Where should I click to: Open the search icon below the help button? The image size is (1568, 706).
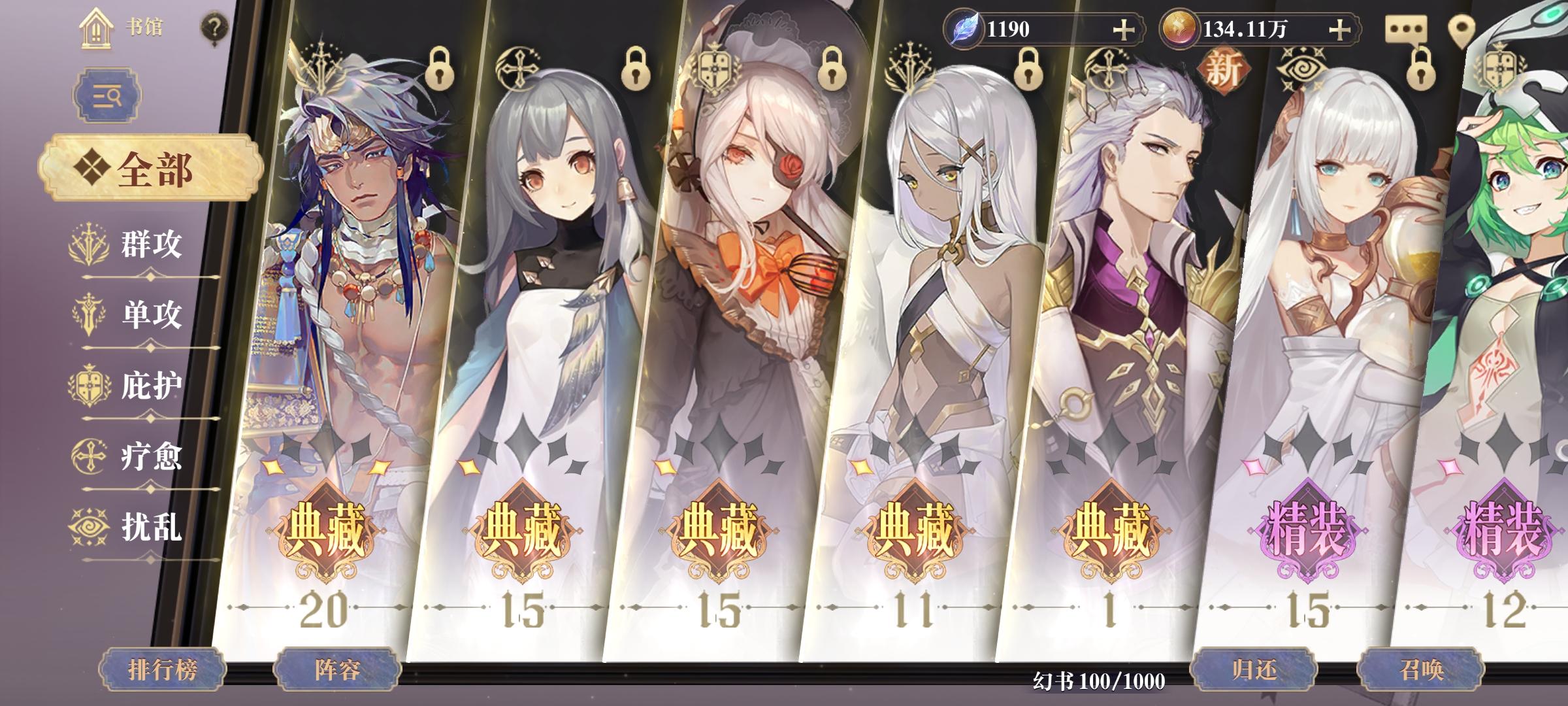(x=106, y=94)
